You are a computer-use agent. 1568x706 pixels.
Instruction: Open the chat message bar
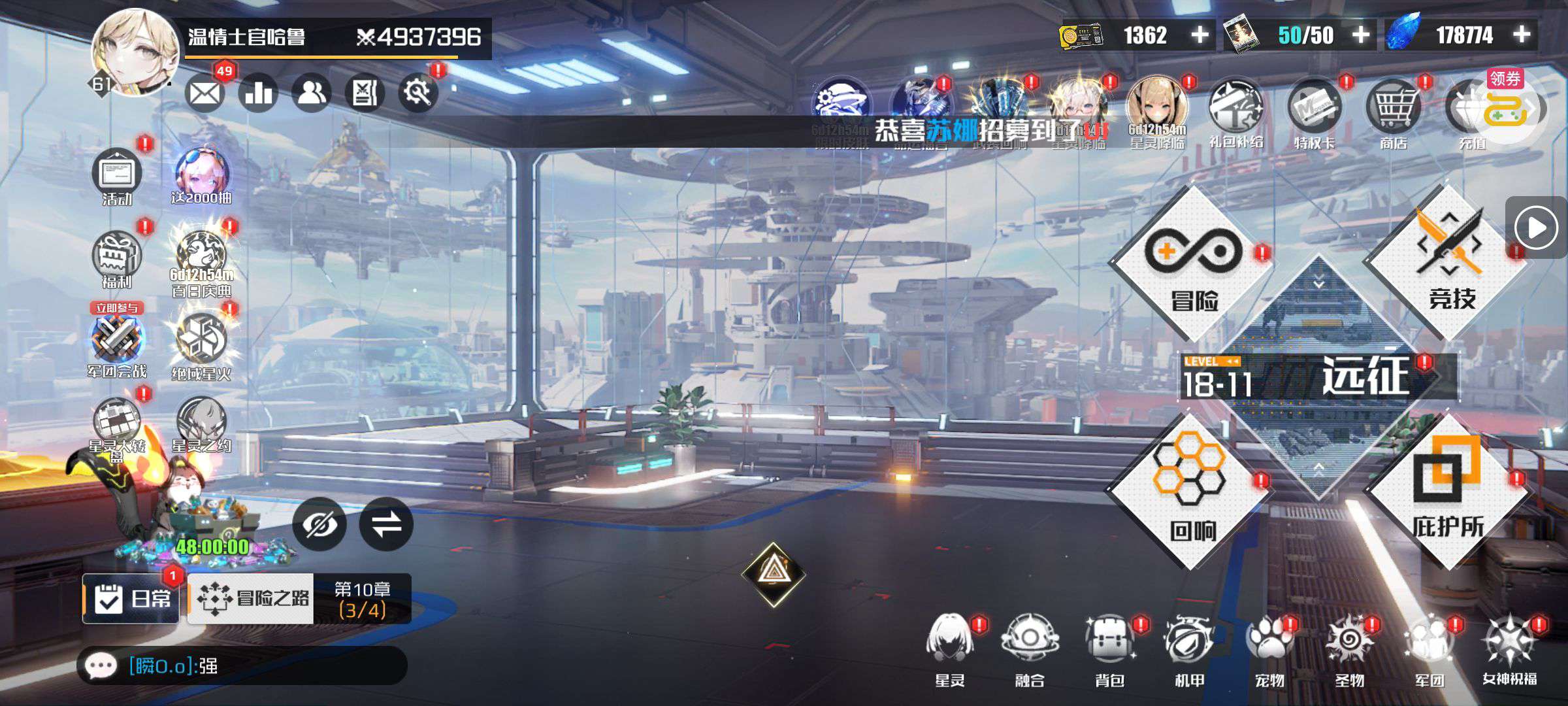click(x=242, y=665)
